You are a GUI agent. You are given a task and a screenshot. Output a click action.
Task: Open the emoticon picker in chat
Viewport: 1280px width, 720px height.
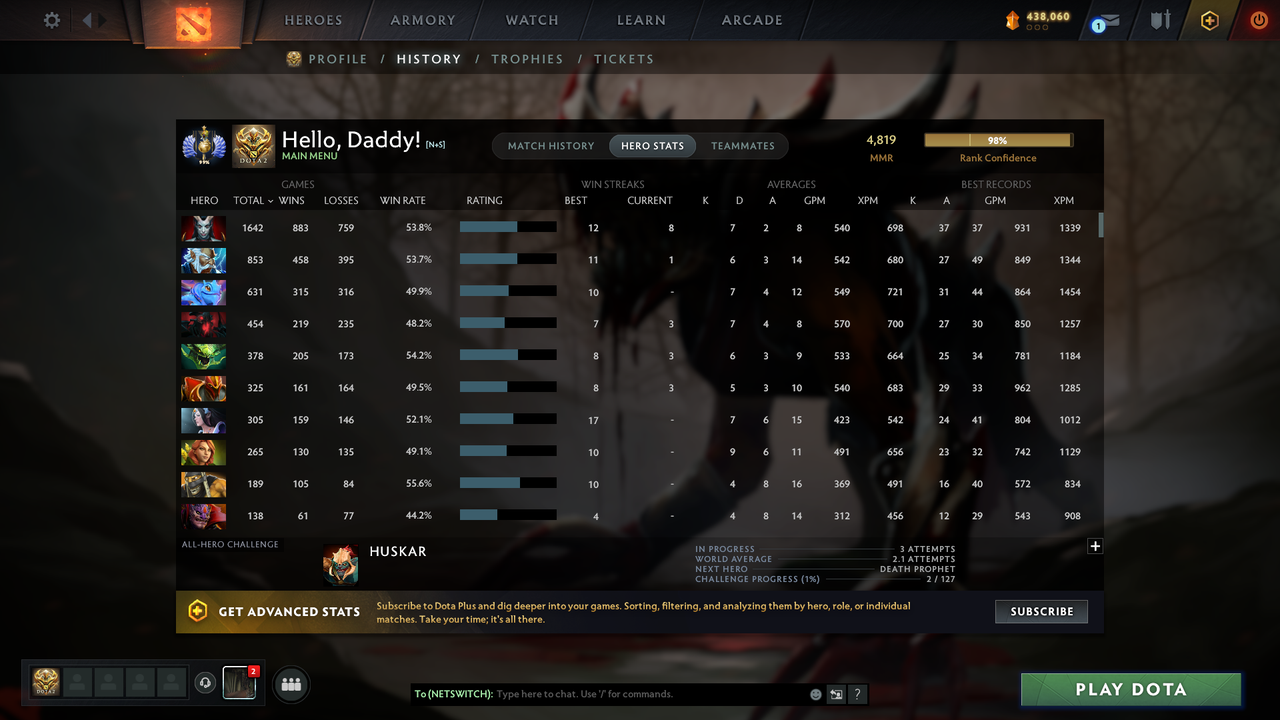(x=815, y=693)
